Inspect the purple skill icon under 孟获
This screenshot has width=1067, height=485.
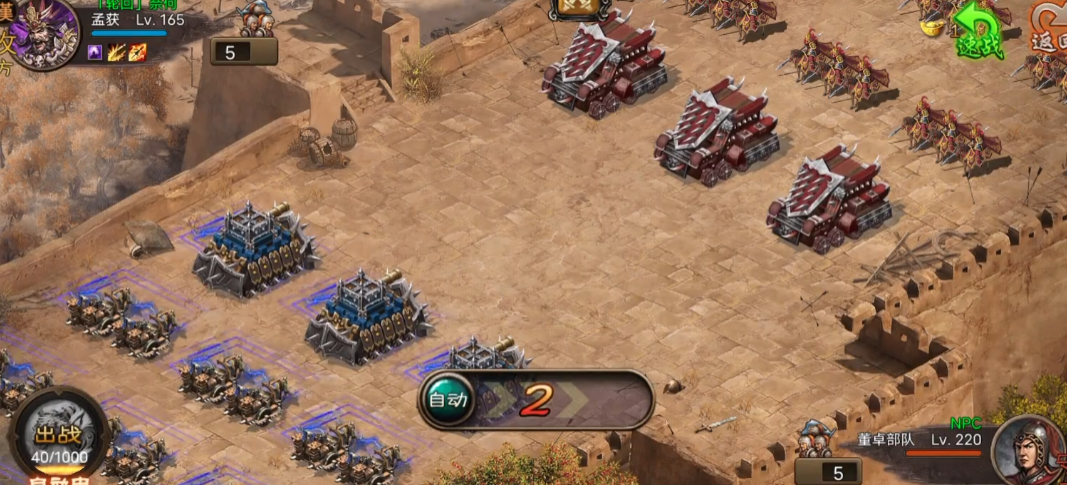(96, 53)
